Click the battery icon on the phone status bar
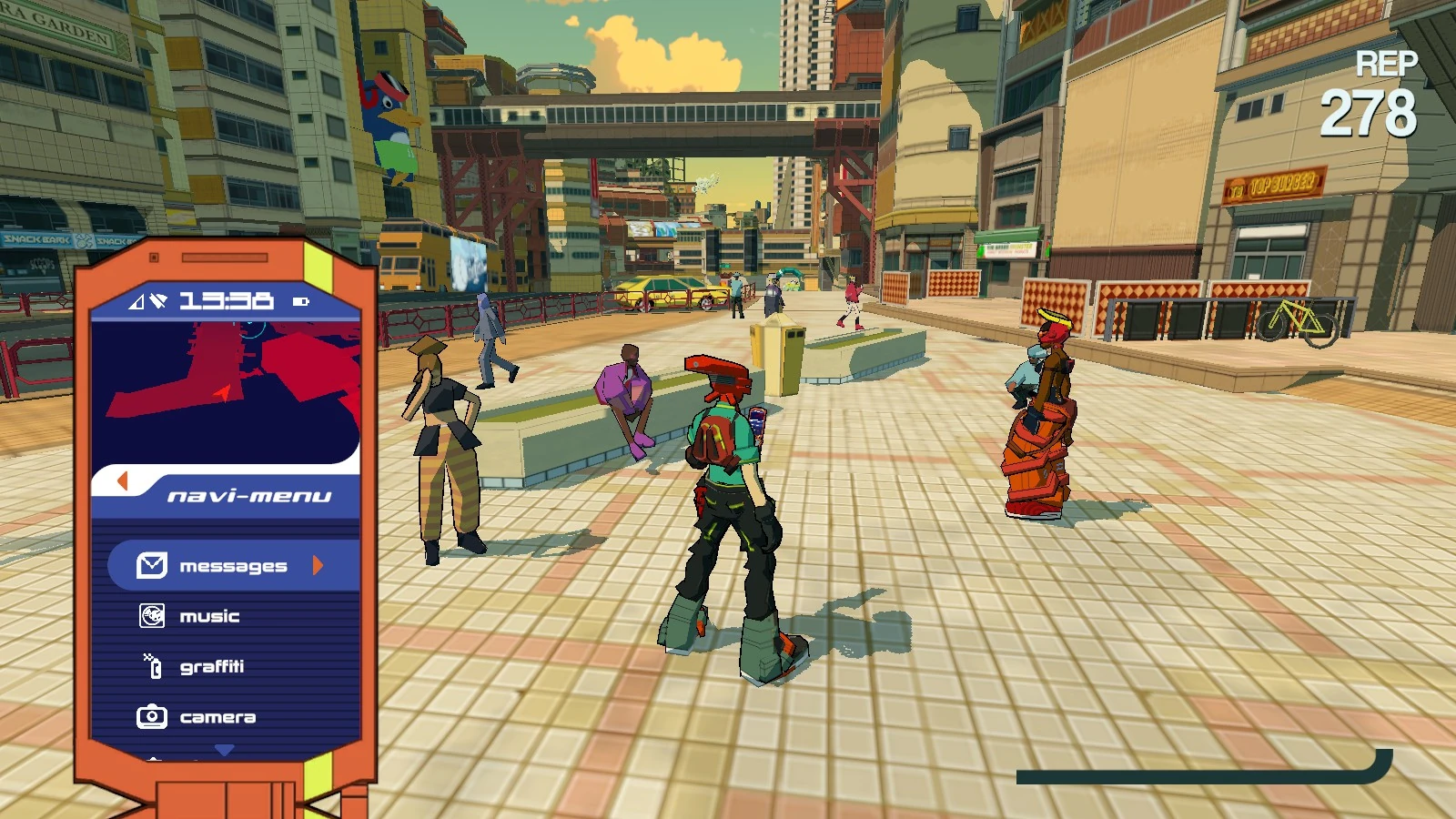 click(301, 300)
